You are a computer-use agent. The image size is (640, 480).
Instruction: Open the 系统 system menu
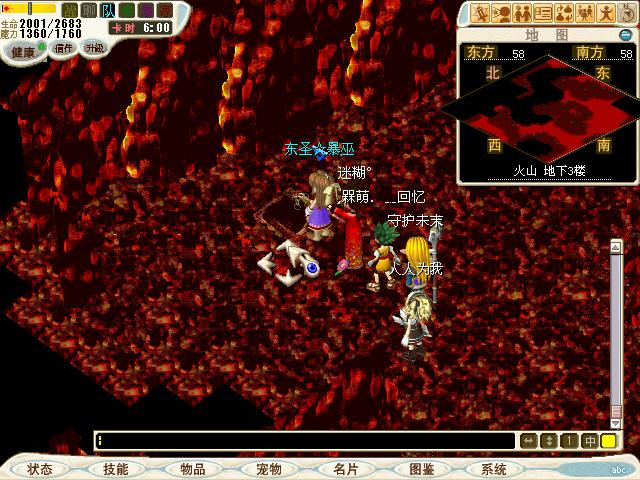[x=494, y=469]
